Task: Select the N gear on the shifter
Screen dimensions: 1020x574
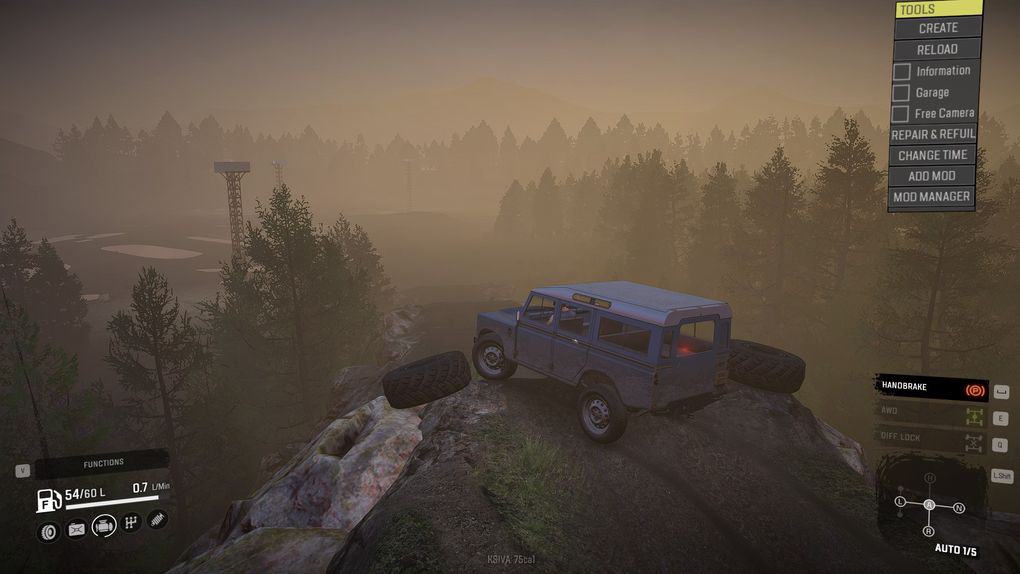Action: pos(959,508)
